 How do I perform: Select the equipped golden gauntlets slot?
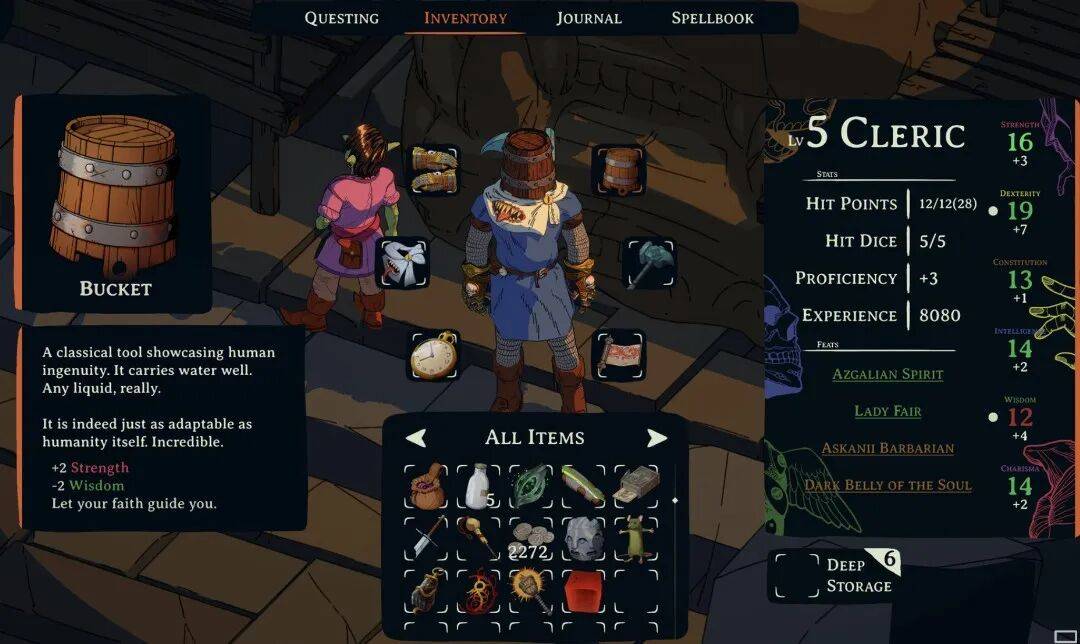(x=435, y=168)
